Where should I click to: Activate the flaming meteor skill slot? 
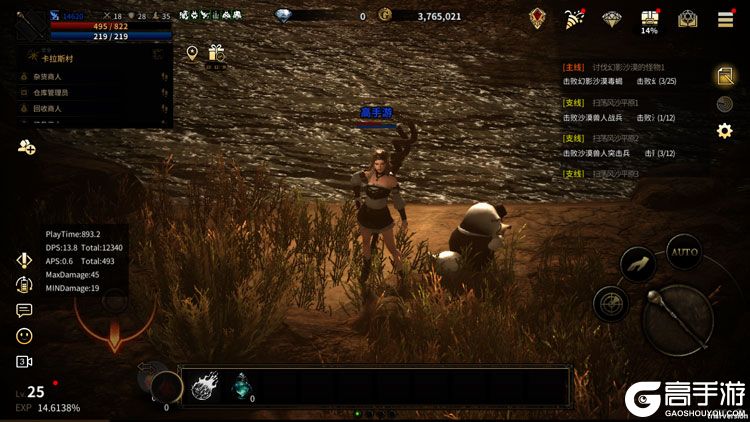(x=205, y=384)
